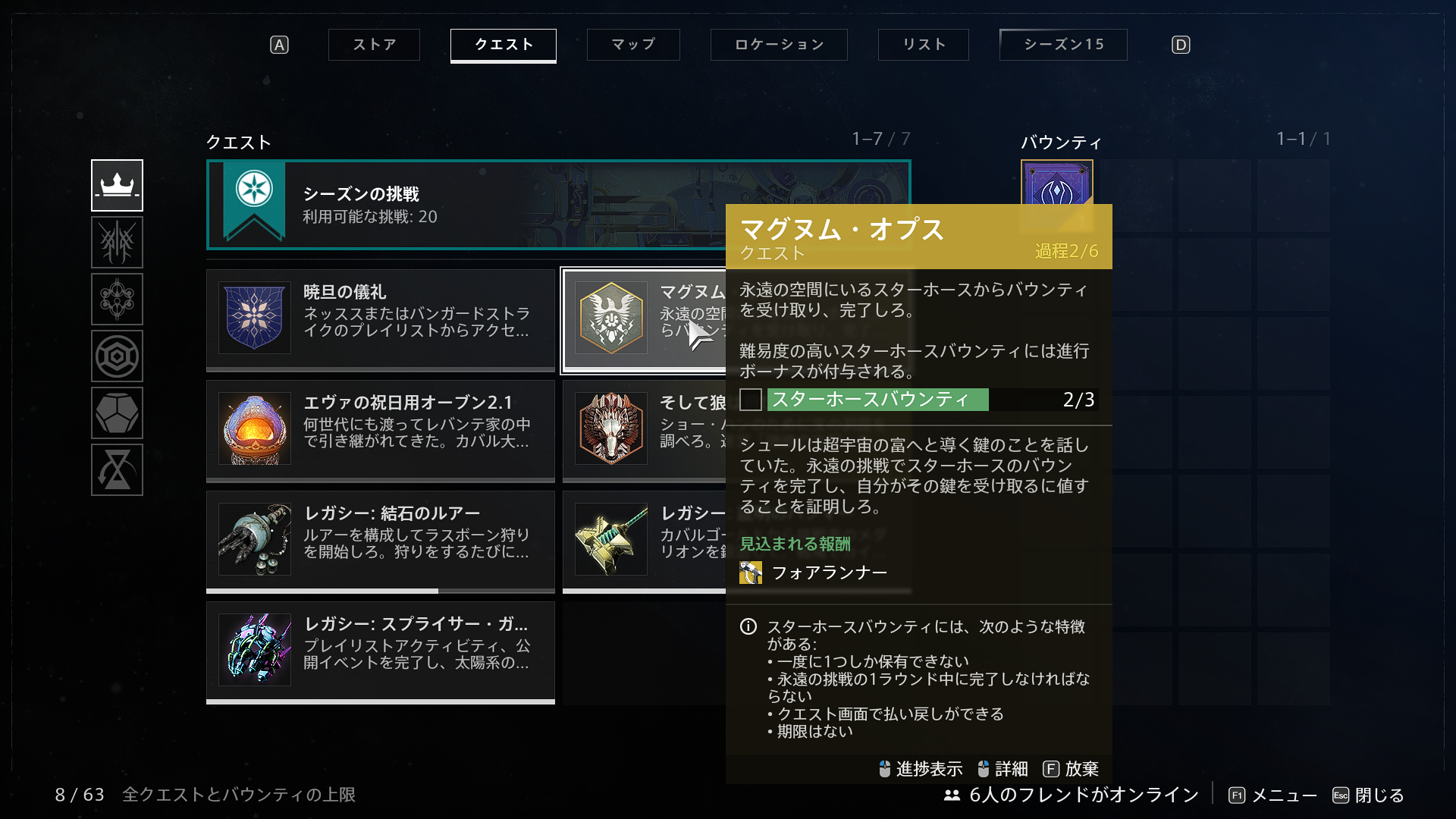Click the エヴァの祝日用オーブン2.1 oven icon
The image size is (1456, 819).
[254, 429]
